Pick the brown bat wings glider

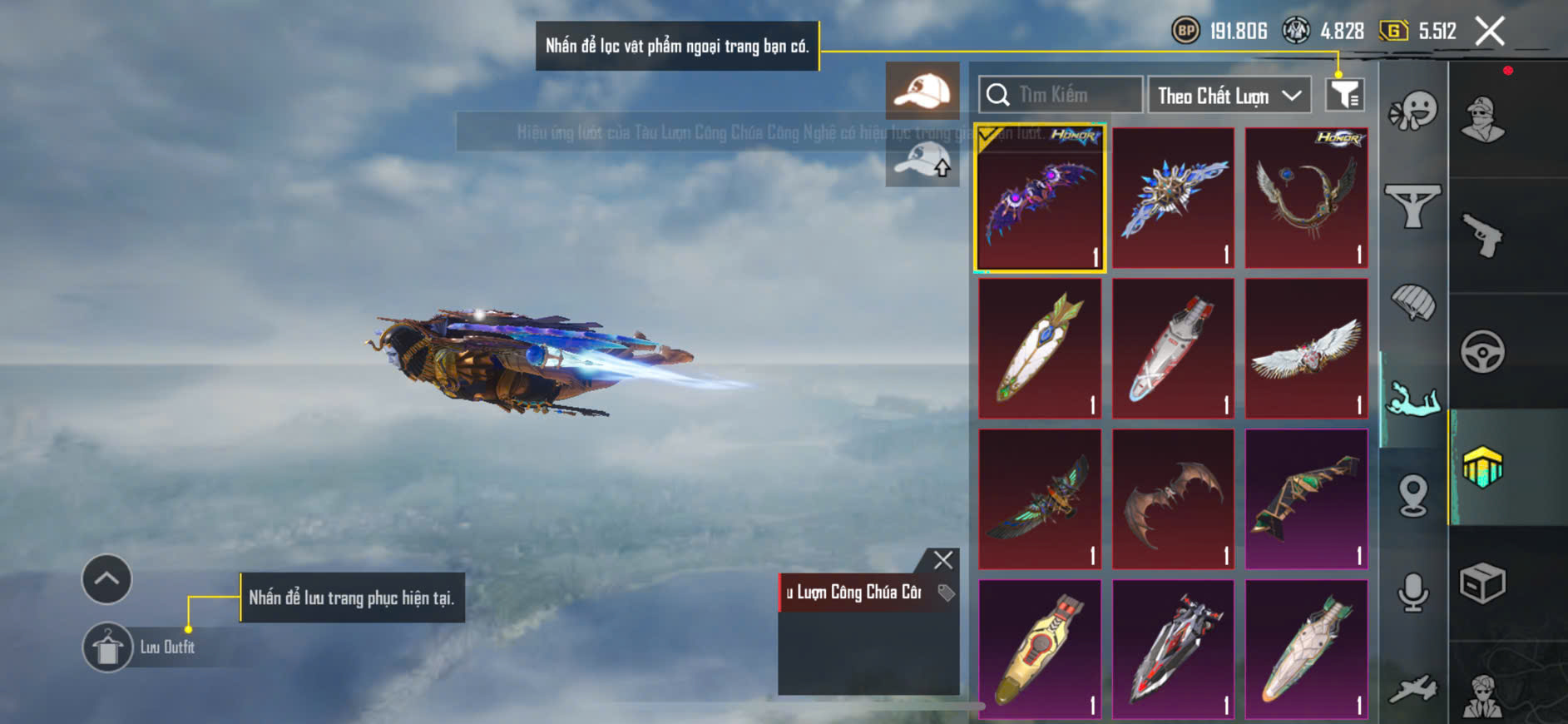point(1173,499)
